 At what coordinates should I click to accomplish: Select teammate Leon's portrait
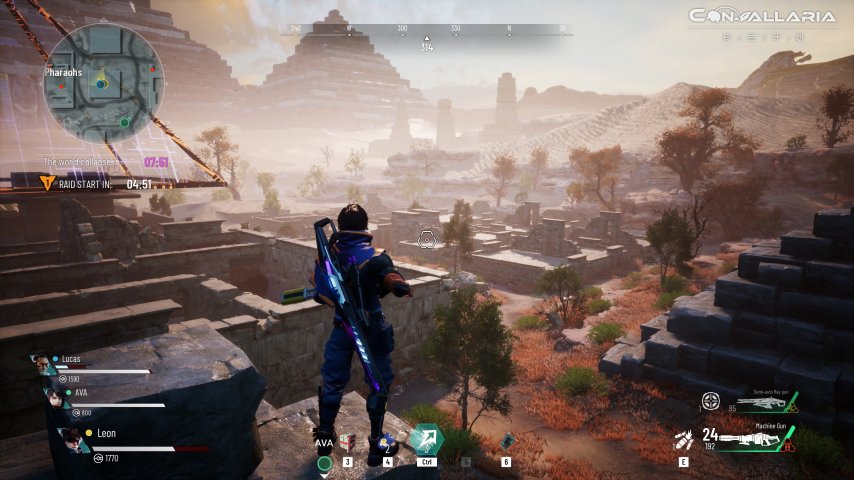[71, 439]
